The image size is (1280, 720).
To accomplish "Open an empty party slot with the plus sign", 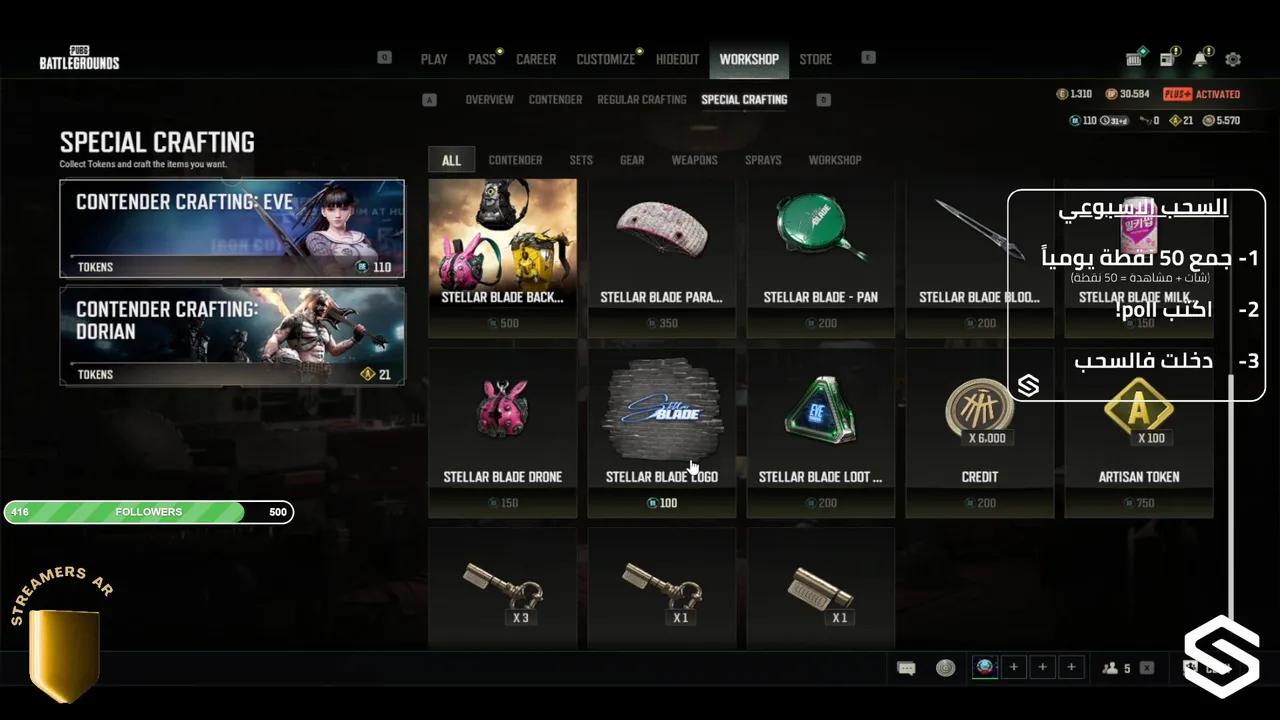I will [1014, 667].
